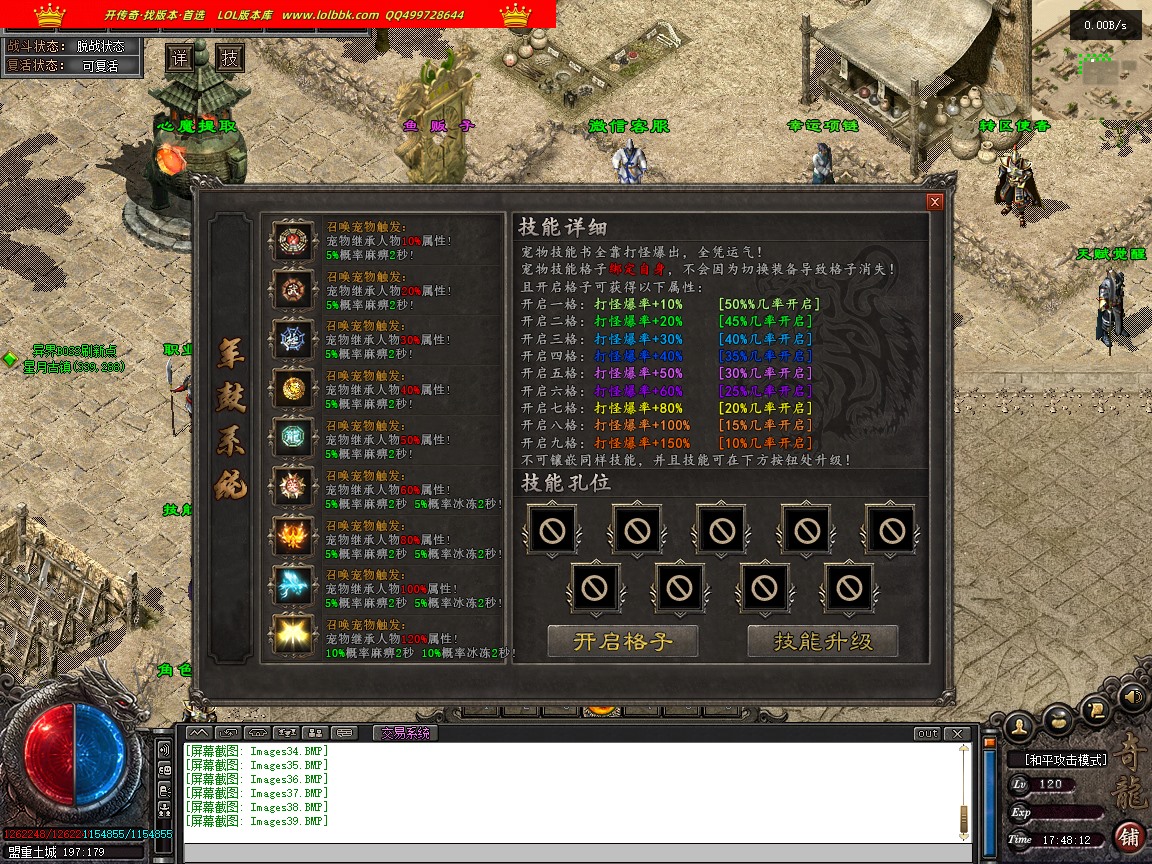
Task: Open the scroll quest icon
Action: point(1096,709)
